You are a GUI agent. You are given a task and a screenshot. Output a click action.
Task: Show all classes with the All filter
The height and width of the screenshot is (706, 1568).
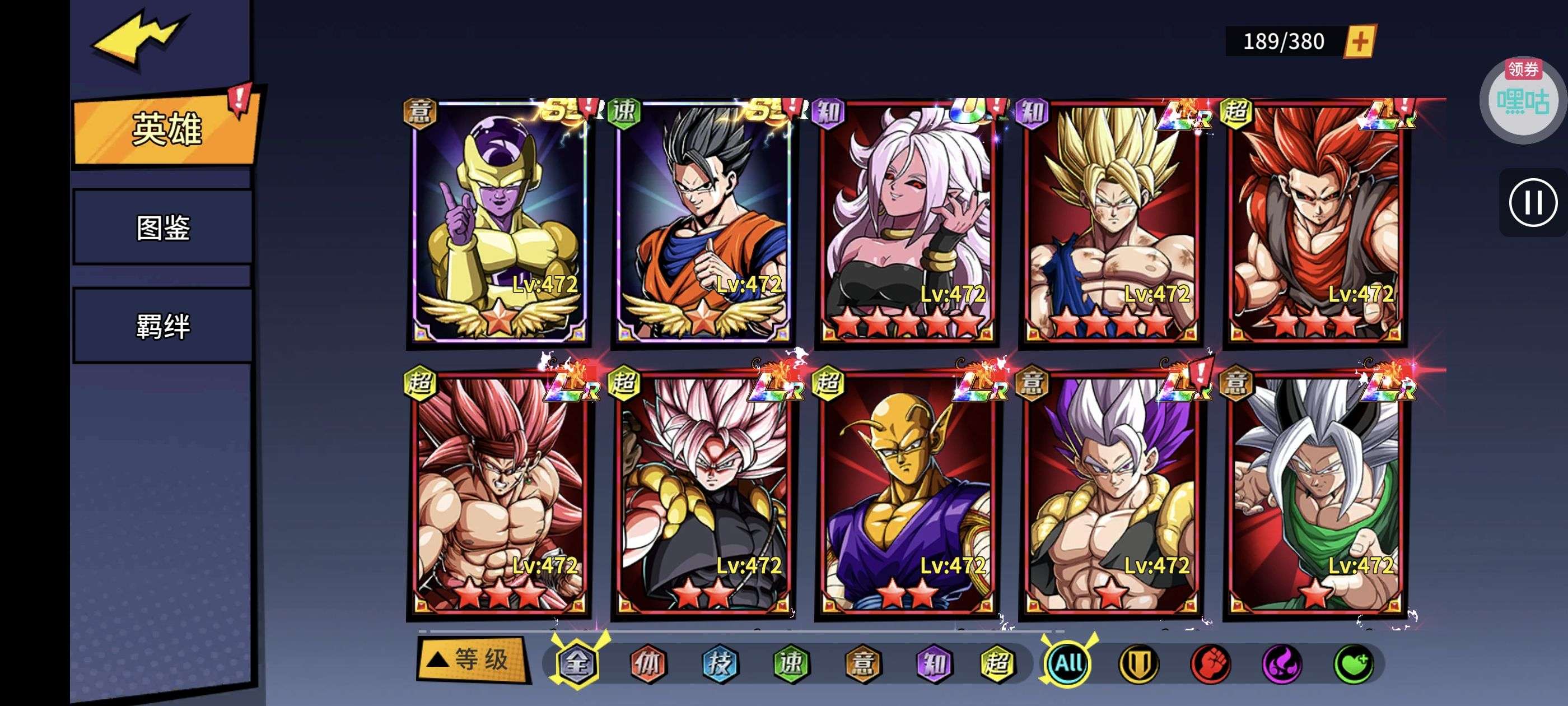pos(1068,663)
